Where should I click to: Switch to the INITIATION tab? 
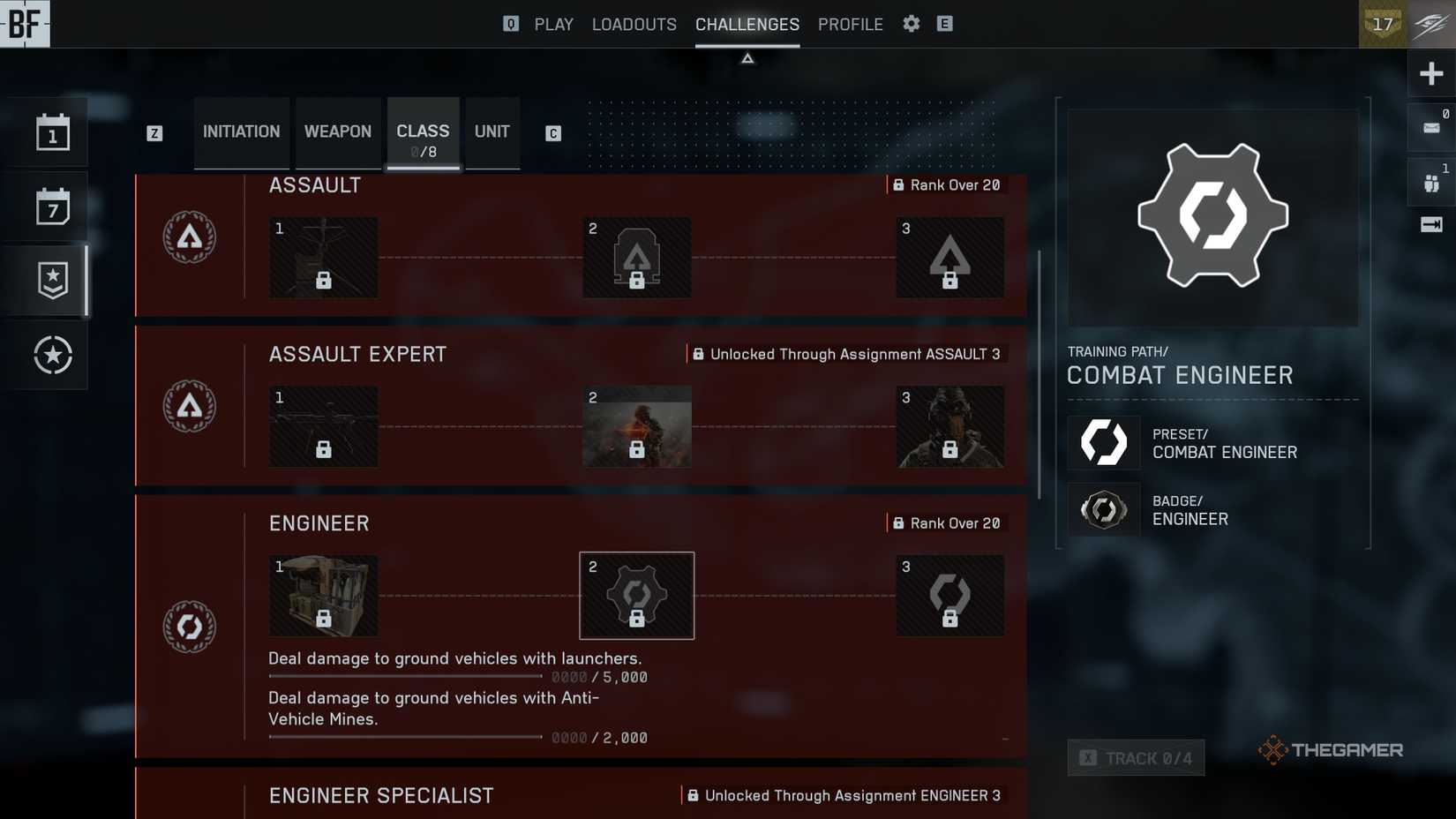pos(241,131)
